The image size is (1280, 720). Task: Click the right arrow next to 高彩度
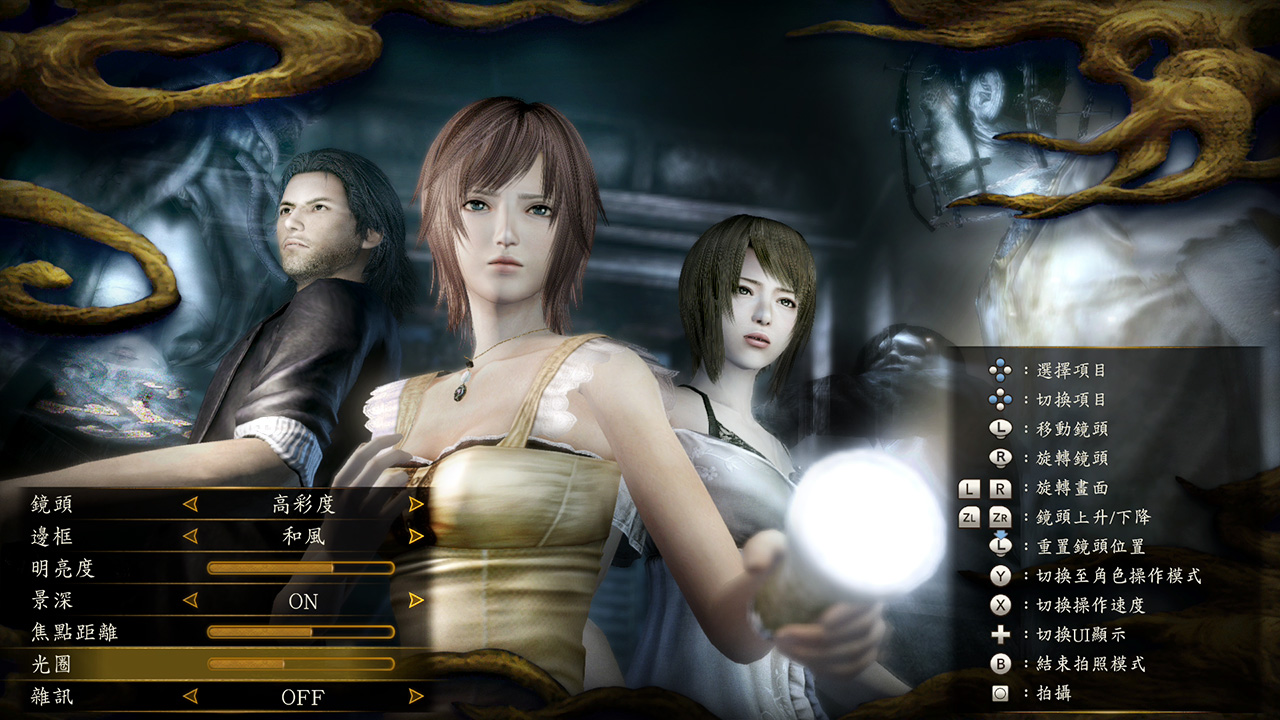click(x=416, y=504)
